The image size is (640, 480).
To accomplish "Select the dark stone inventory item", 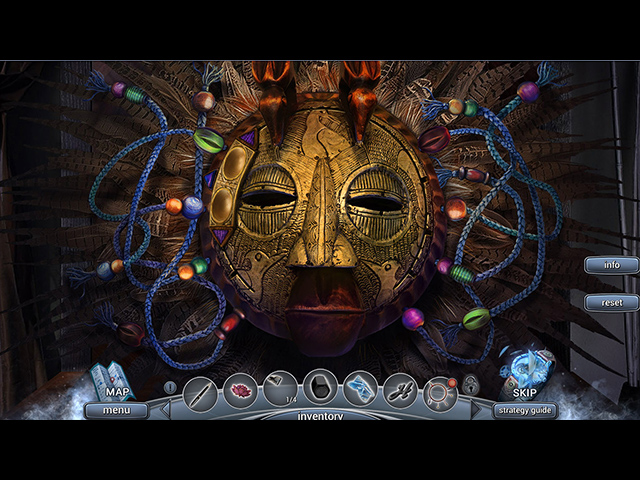I will click(x=320, y=388).
